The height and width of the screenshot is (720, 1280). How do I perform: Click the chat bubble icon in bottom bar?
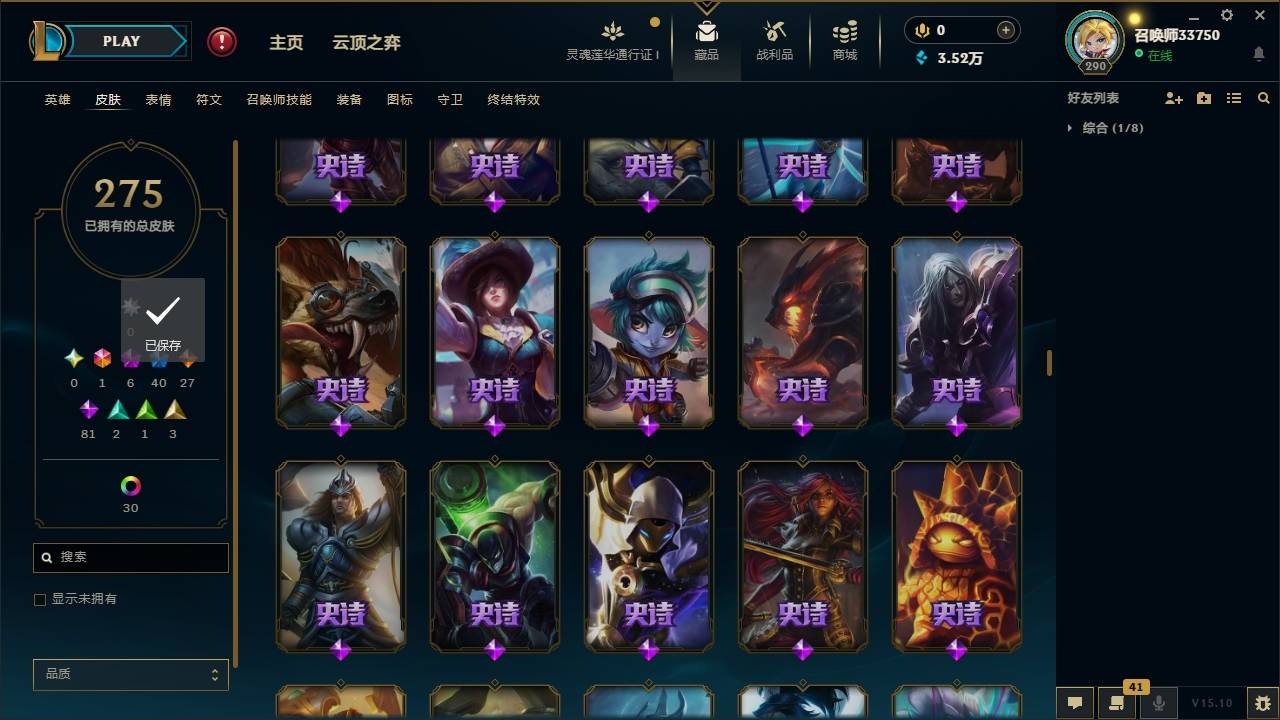point(1073,703)
